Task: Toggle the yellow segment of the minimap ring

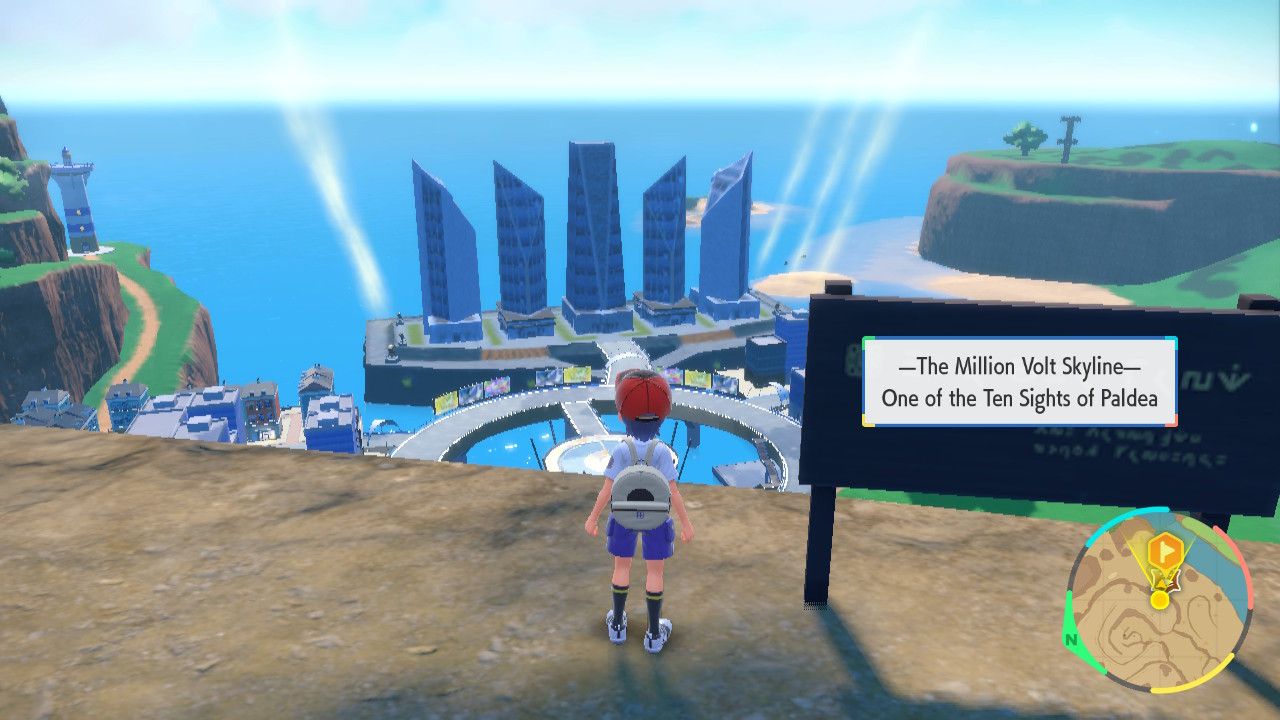Action: pos(1193,685)
